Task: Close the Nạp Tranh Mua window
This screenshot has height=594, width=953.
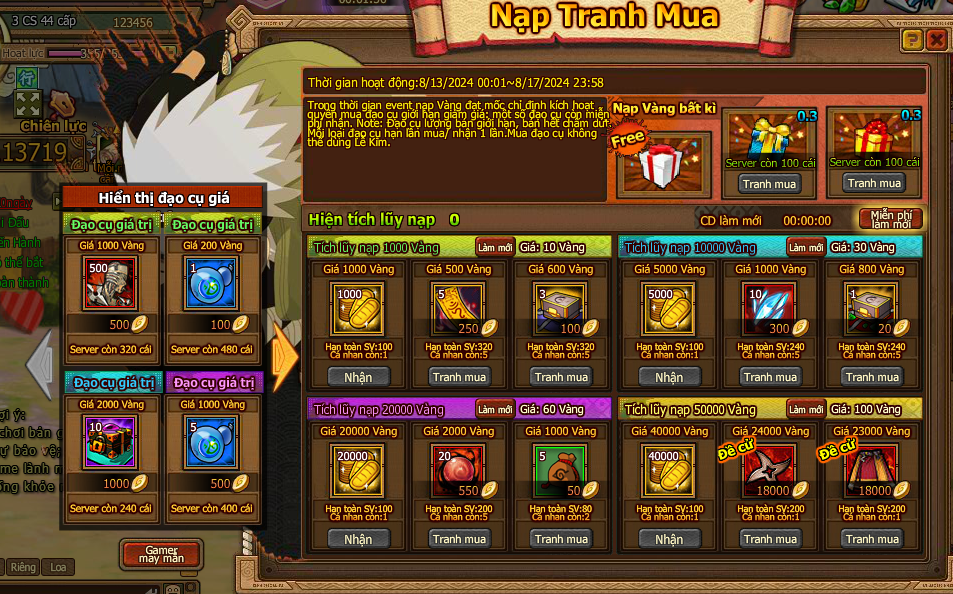Action: [936, 40]
